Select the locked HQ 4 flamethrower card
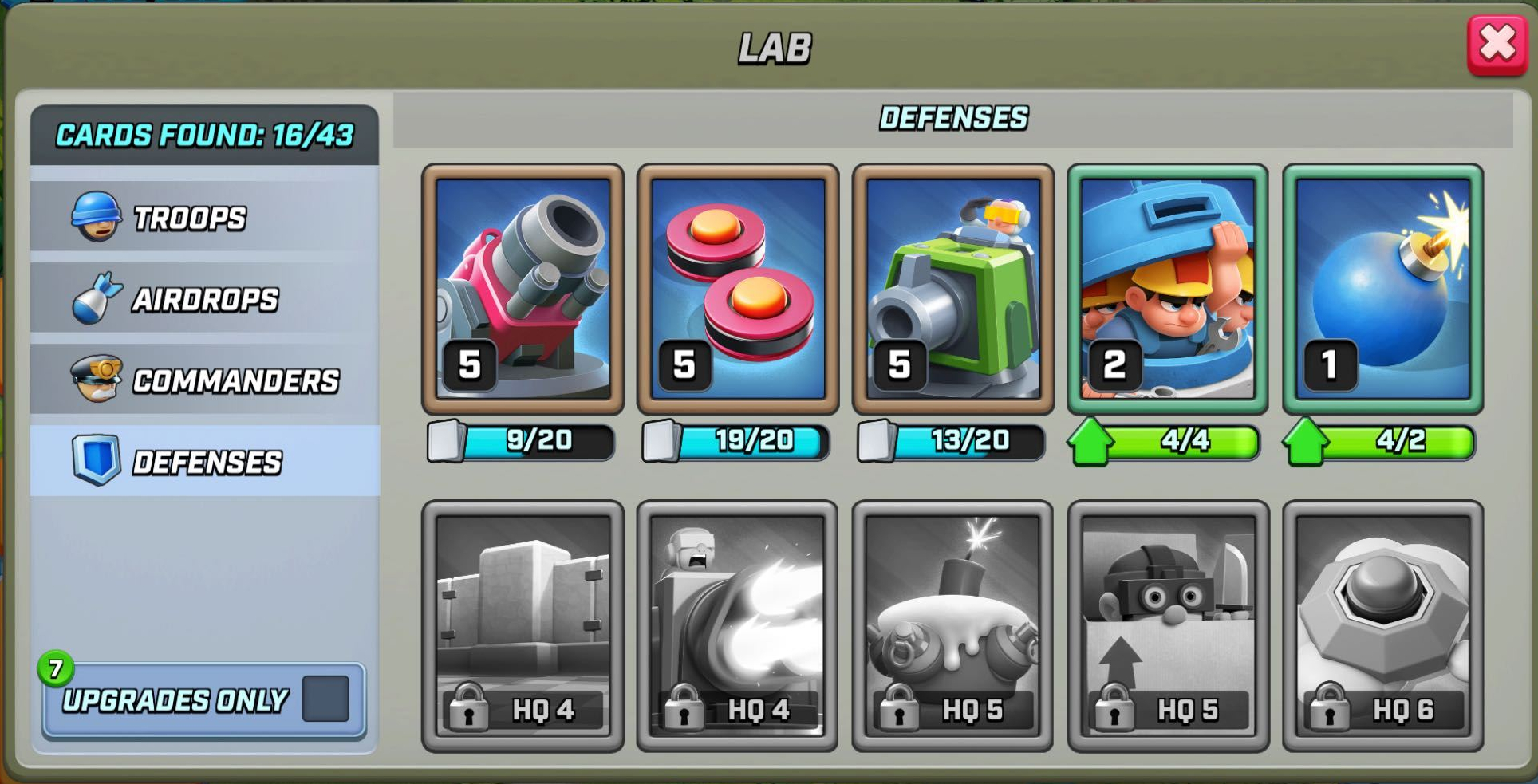The width and height of the screenshot is (1538, 784). point(738,625)
